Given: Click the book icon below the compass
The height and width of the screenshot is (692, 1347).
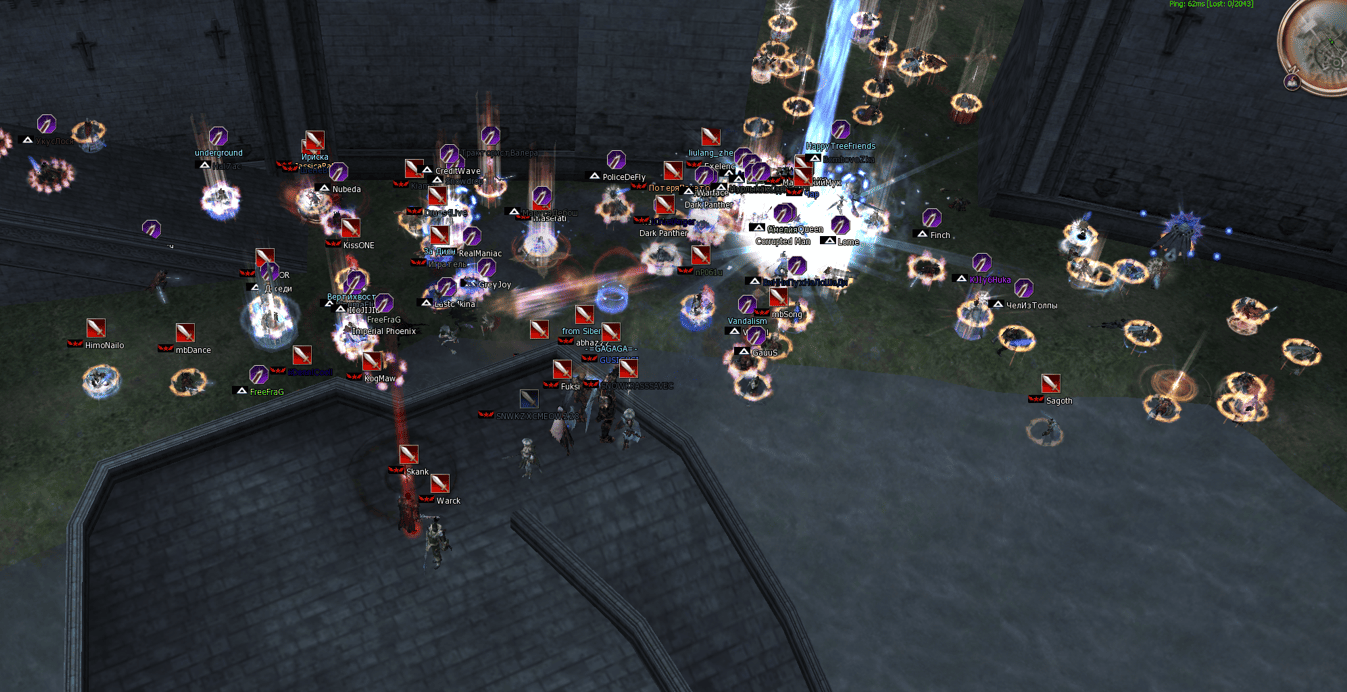Looking at the screenshot, I should pos(1292,83).
